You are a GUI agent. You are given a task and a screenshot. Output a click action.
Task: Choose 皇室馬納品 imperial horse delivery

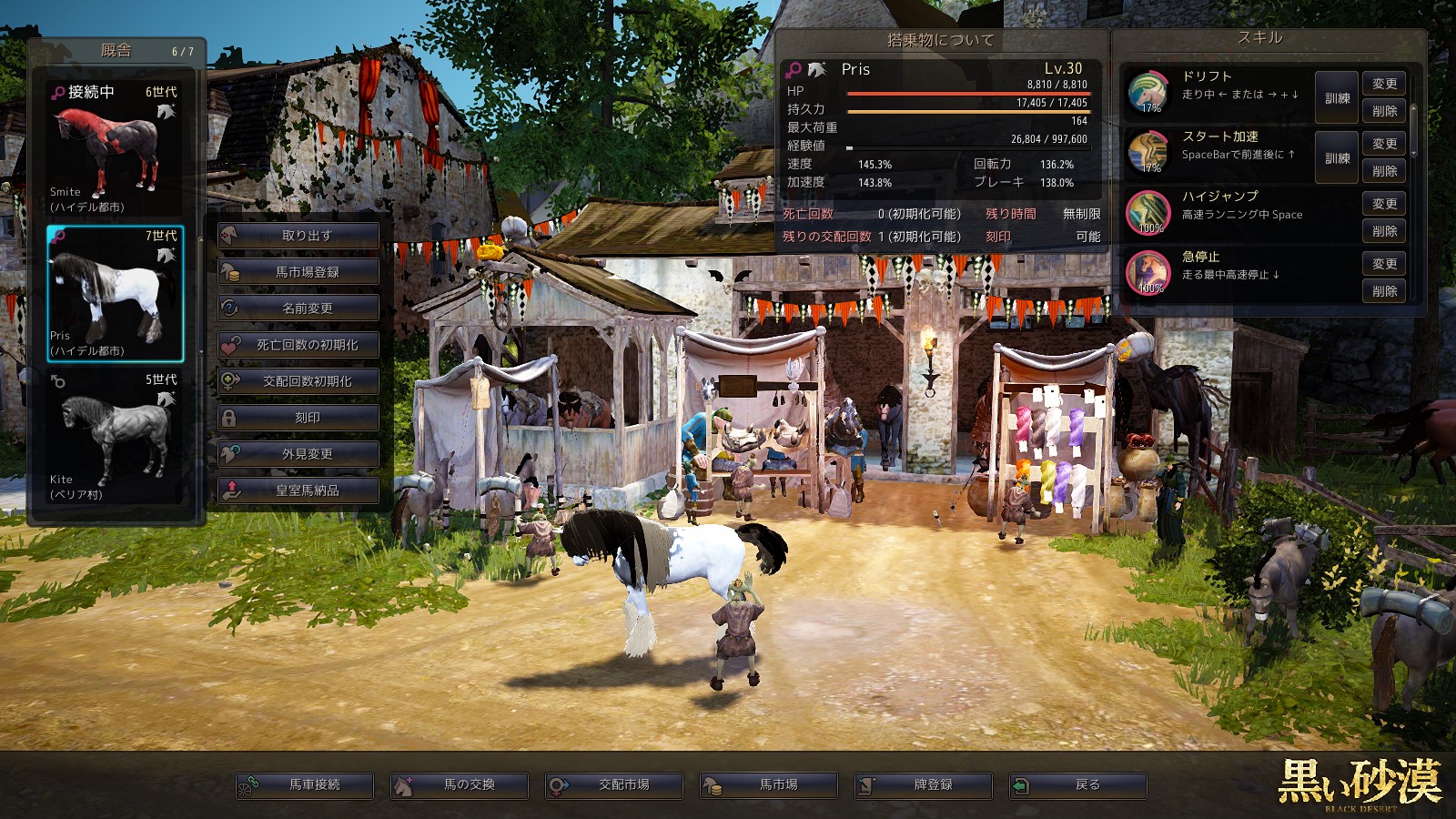click(298, 490)
